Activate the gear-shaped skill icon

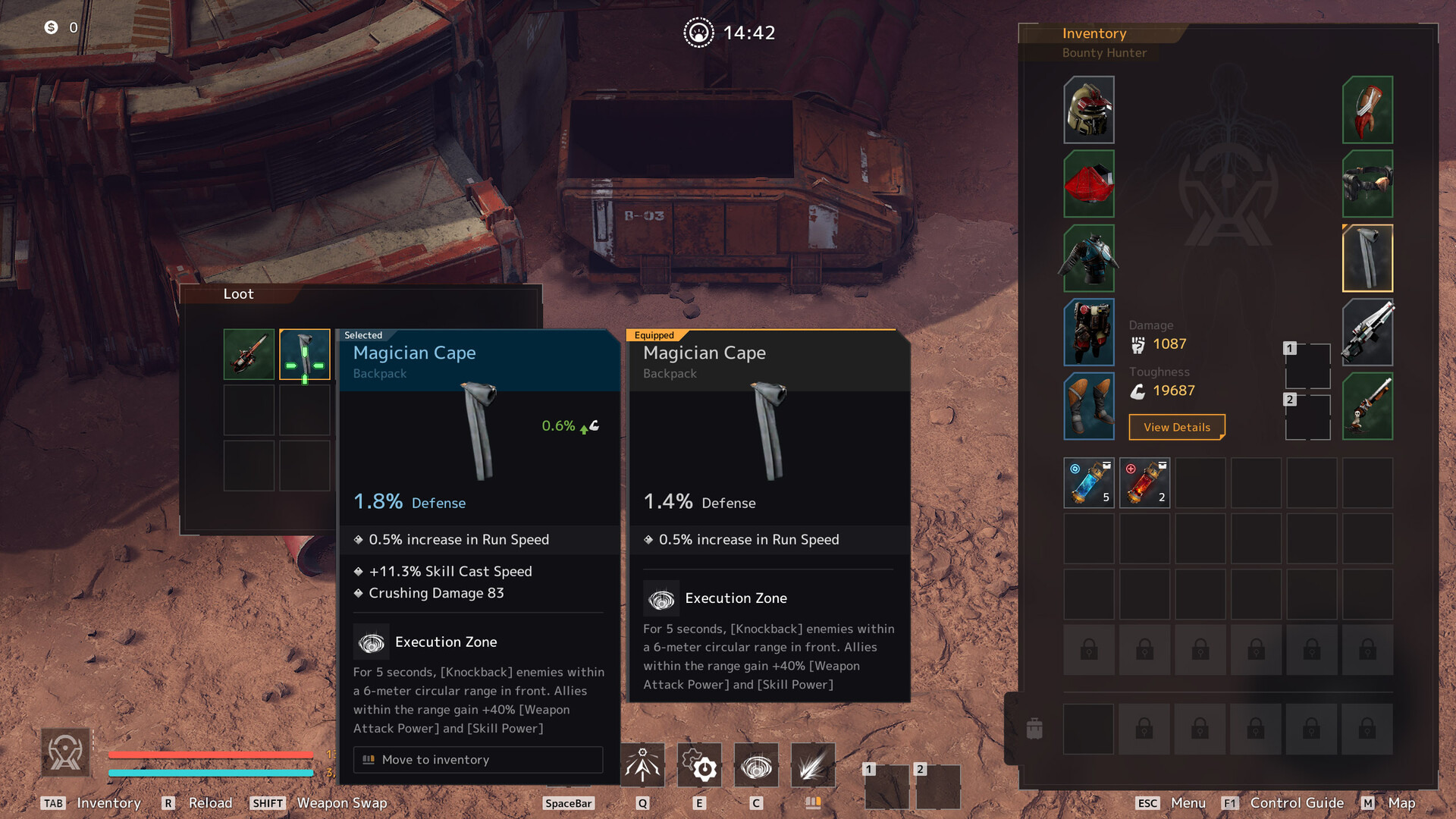(699, 766)
